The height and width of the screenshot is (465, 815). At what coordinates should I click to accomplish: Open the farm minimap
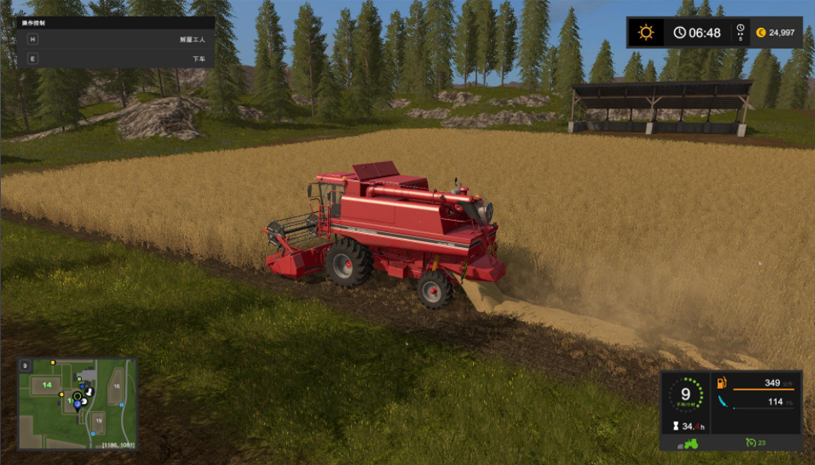coord(77,403)
